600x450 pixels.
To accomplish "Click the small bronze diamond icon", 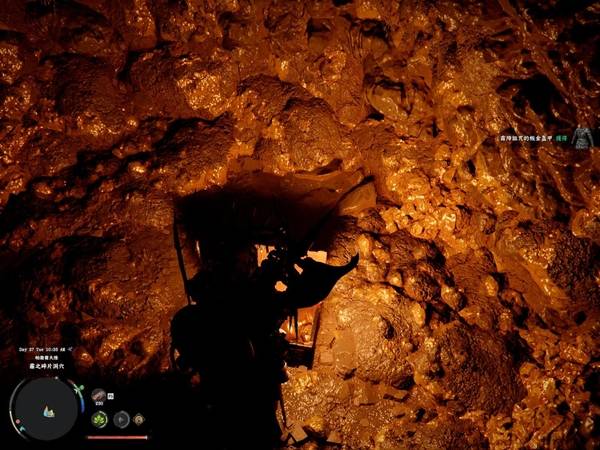I will (x=140, y=418).
